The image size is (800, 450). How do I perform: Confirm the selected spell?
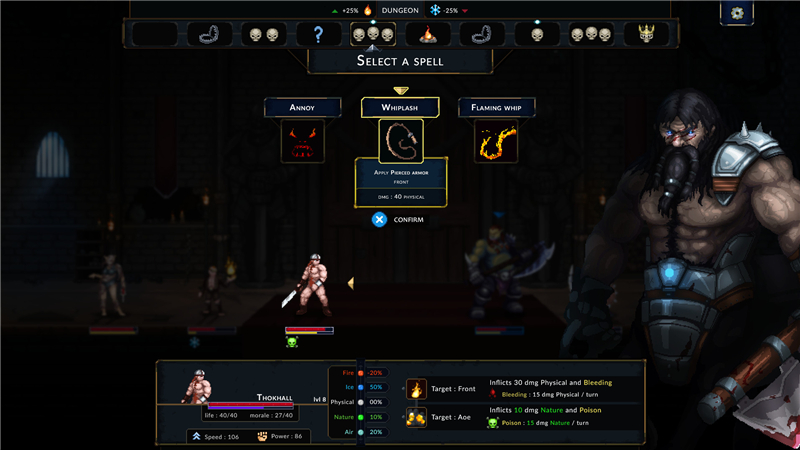click(380, 219)
